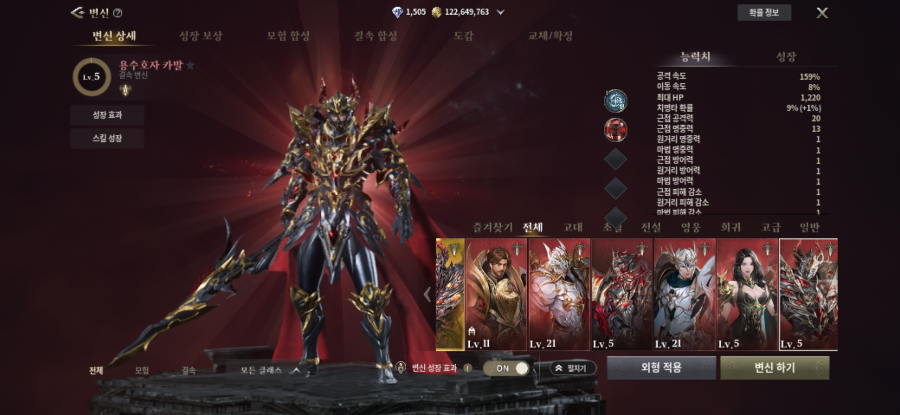Switch to the 성장 보상 tab
Screen dimensions: 900x415
point(200,37)
